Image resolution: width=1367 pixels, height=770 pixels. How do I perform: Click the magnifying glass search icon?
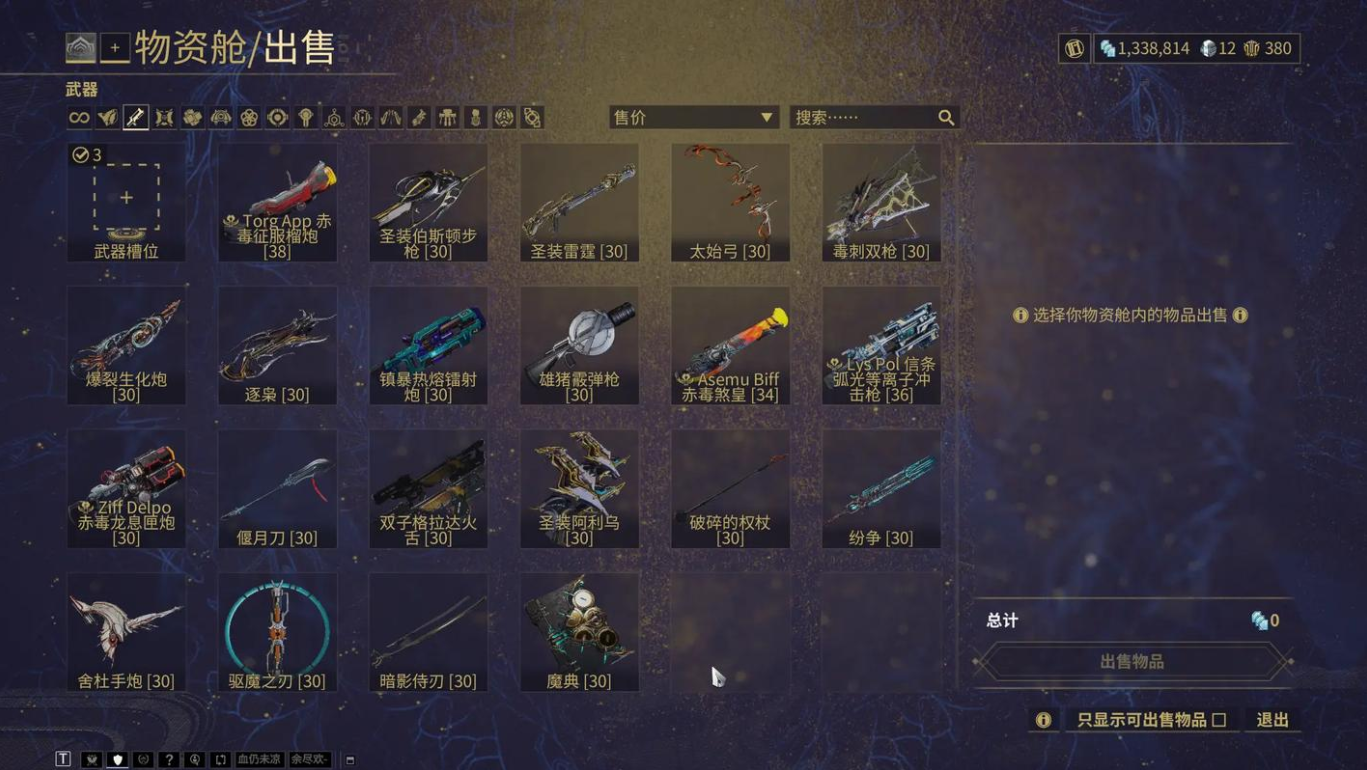tap(945, 117)
